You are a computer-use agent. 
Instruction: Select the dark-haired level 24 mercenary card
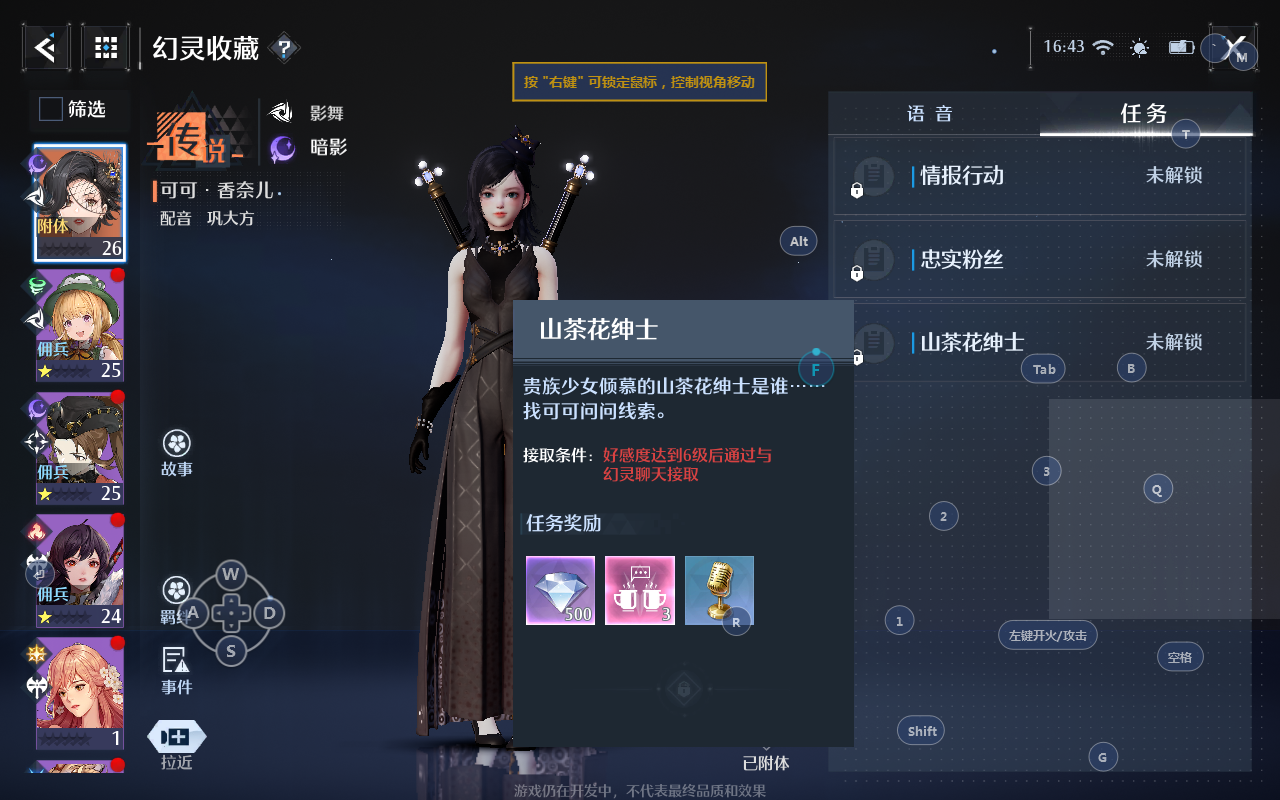[x=80, y=570]
